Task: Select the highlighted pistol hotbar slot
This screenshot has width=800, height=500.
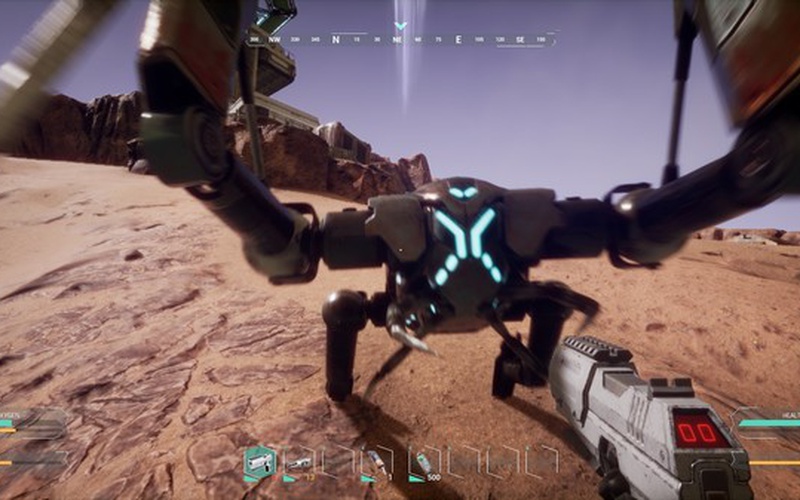Action: (260, 461)
